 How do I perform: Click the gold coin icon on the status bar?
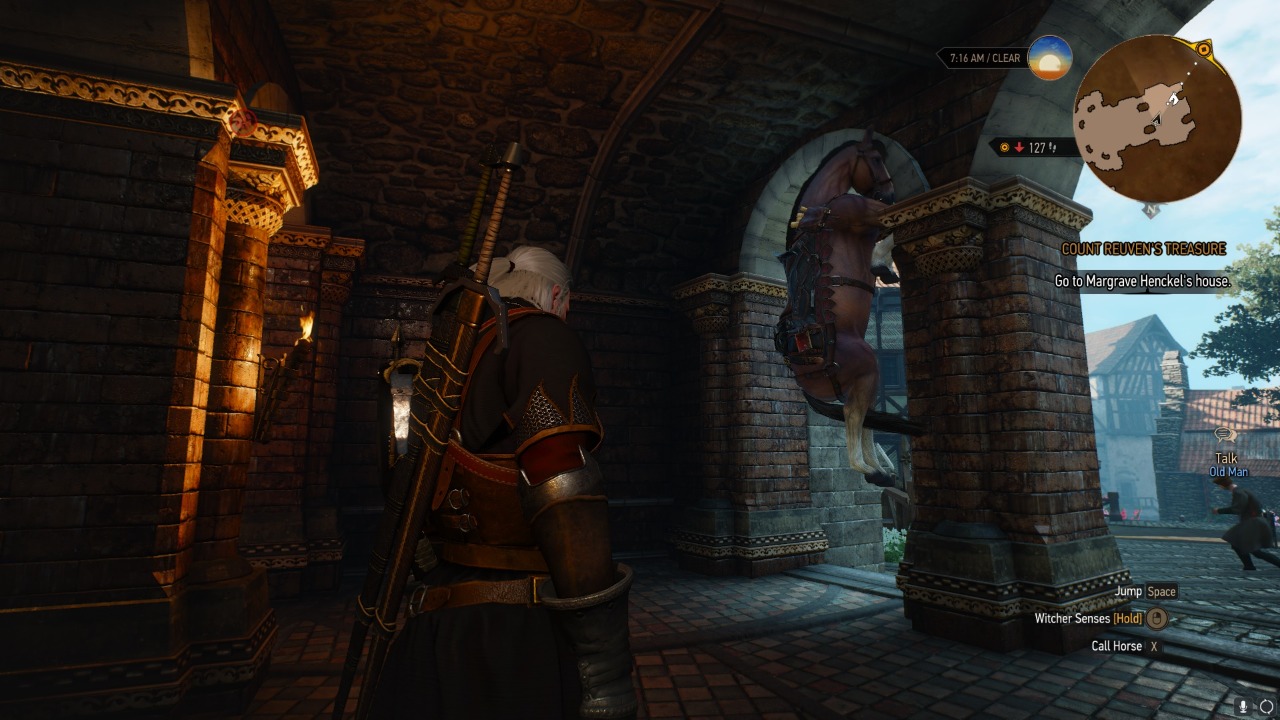click(1005, 147)
